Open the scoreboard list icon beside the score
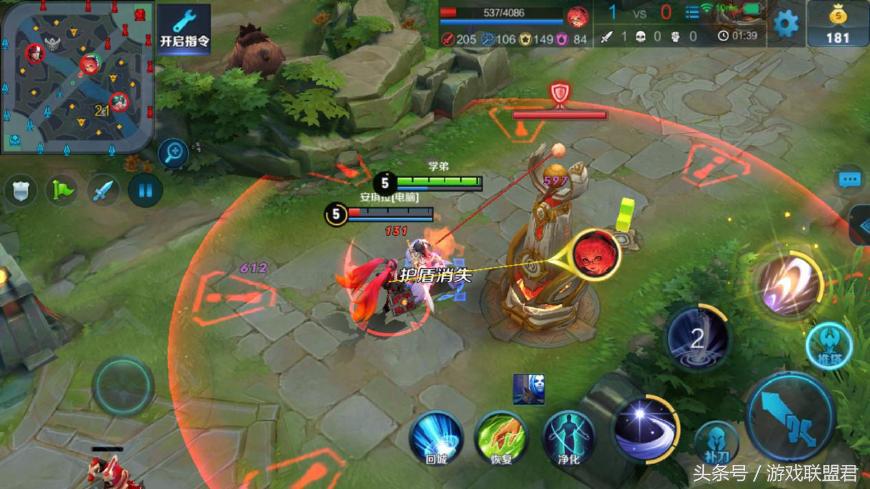 (693, 12)
